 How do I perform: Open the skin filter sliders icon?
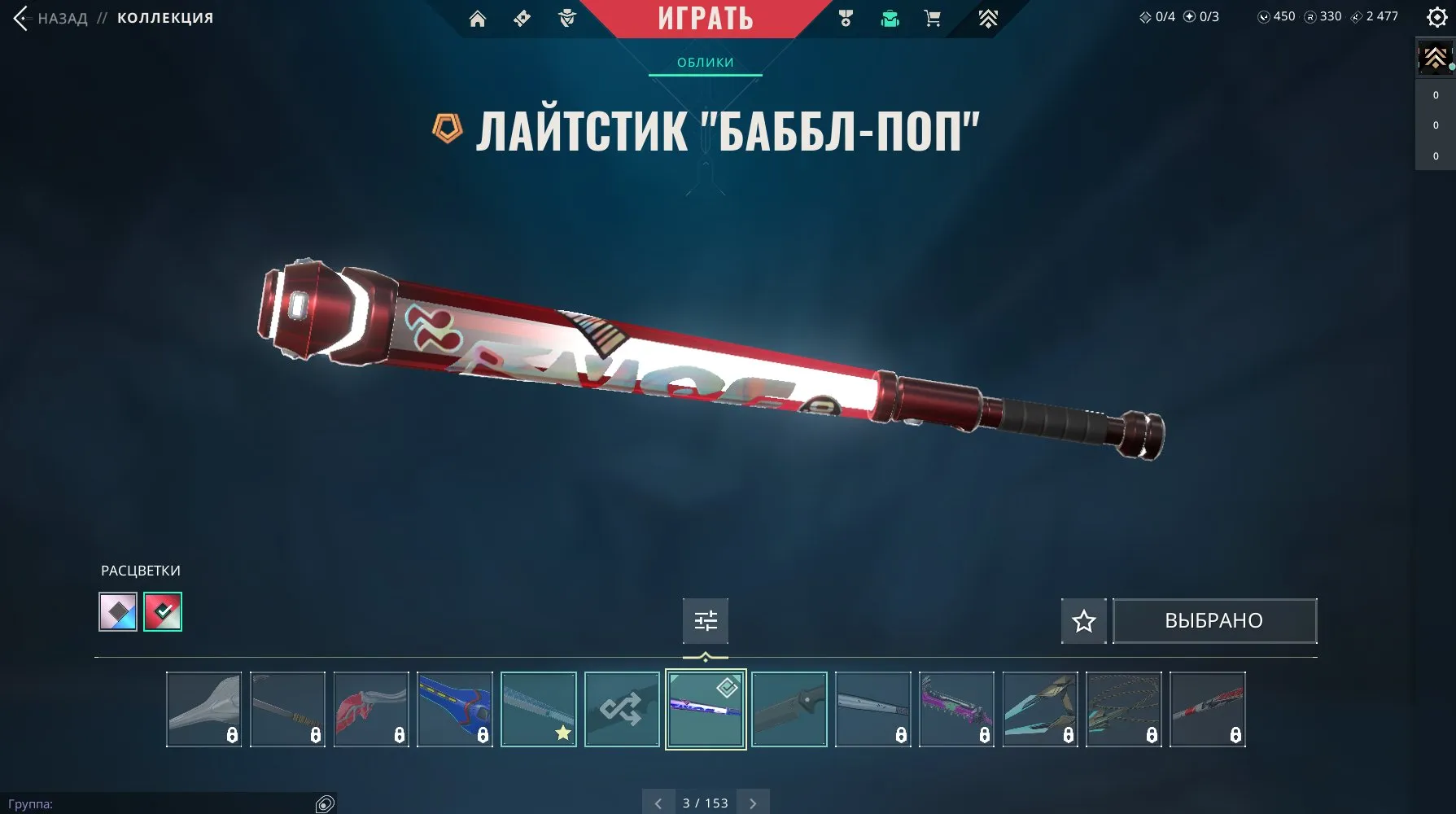pyautogui.click(x=706, y=620)
